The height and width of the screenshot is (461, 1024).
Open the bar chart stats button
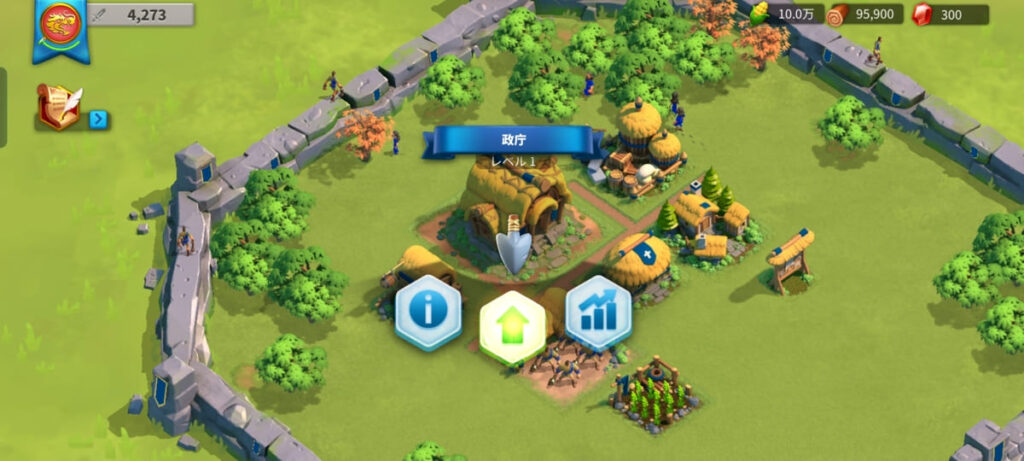tap(598, 312)
